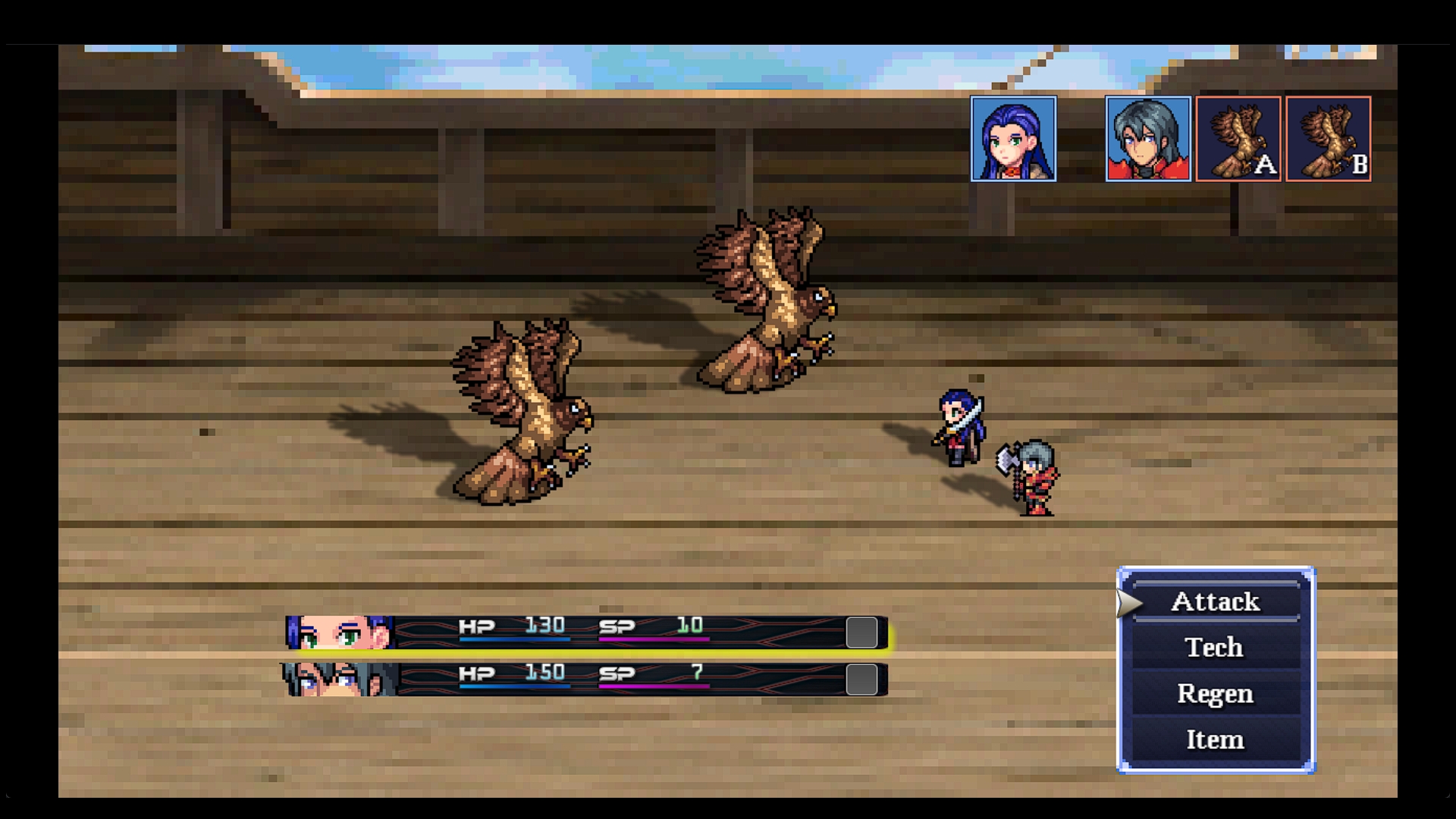Select the gray-haired warrior's status row
The width and height of the screenshot is (1456, 819).
[x=585, y=679]
